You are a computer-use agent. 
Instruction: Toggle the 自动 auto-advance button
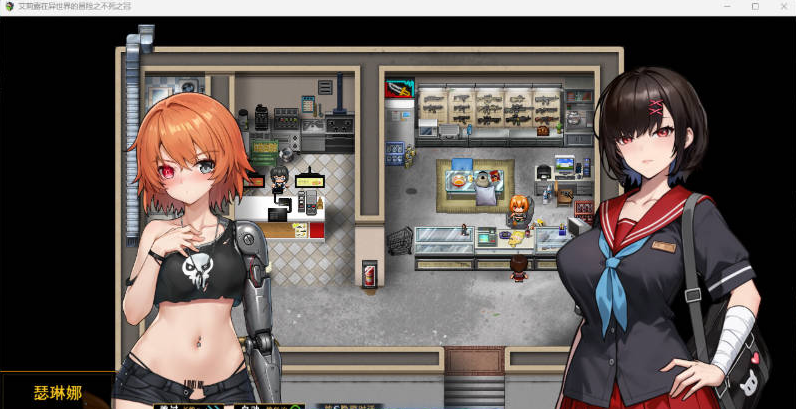255,405
